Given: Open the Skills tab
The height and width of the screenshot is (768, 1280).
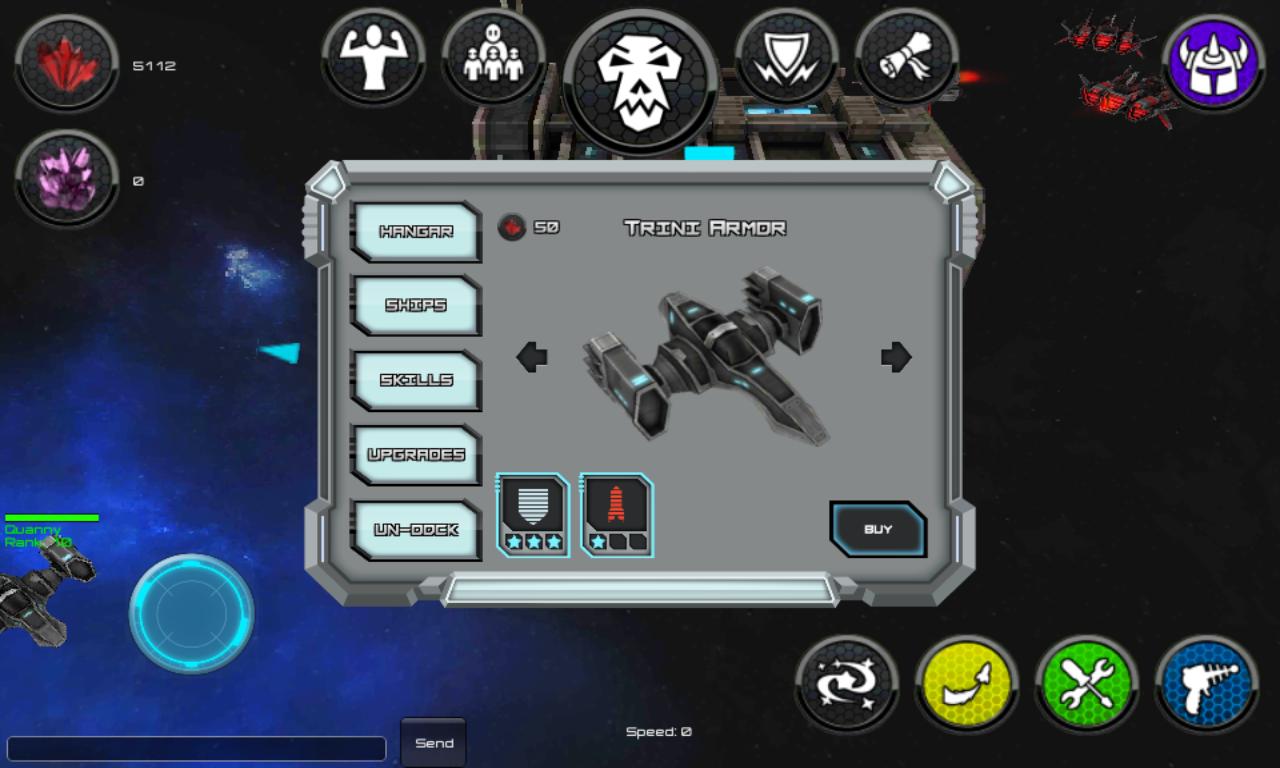Looking at the screenshot, I should pos(416,381).
